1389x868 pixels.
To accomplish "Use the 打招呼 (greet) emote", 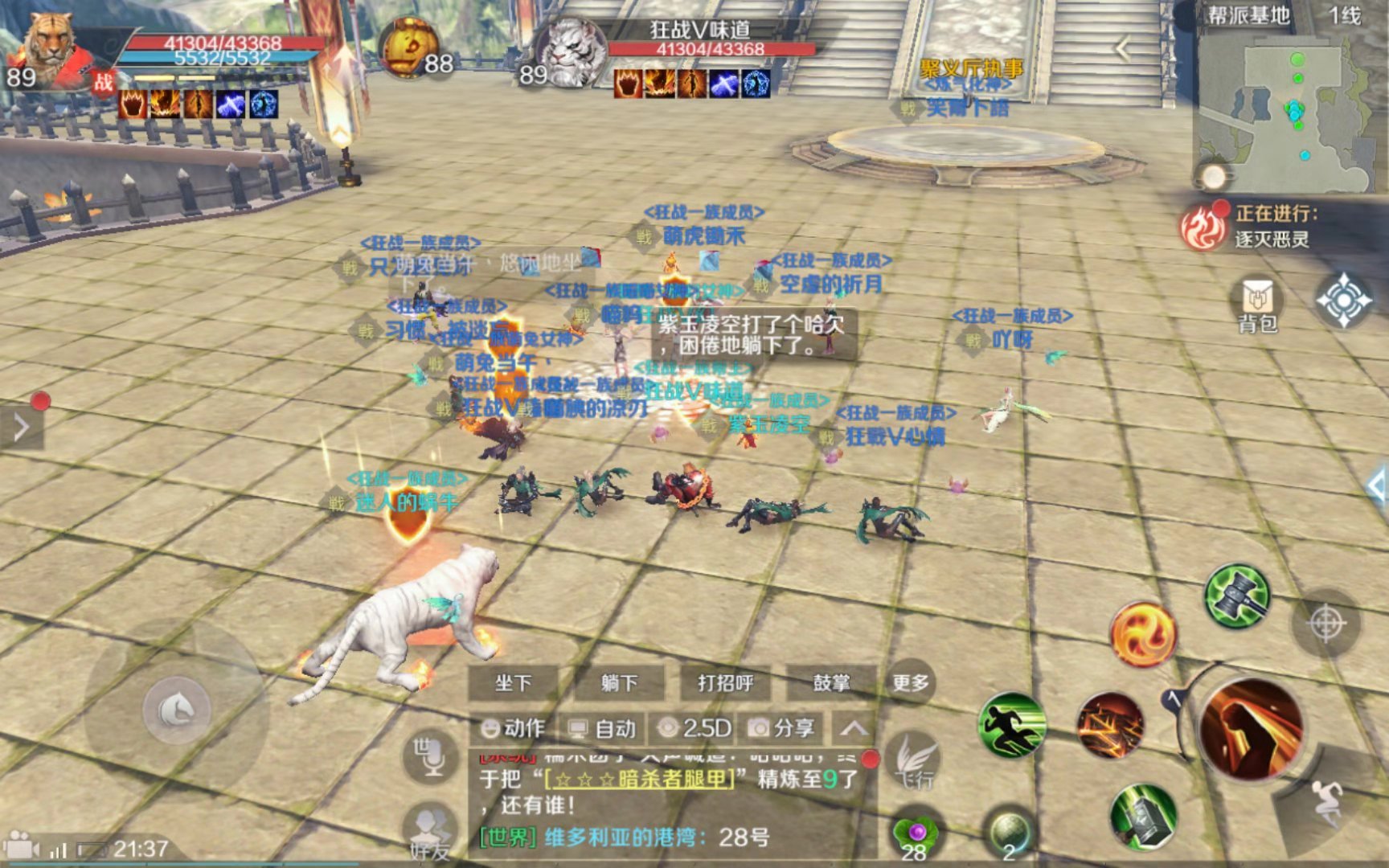I will tap(725, 683).
